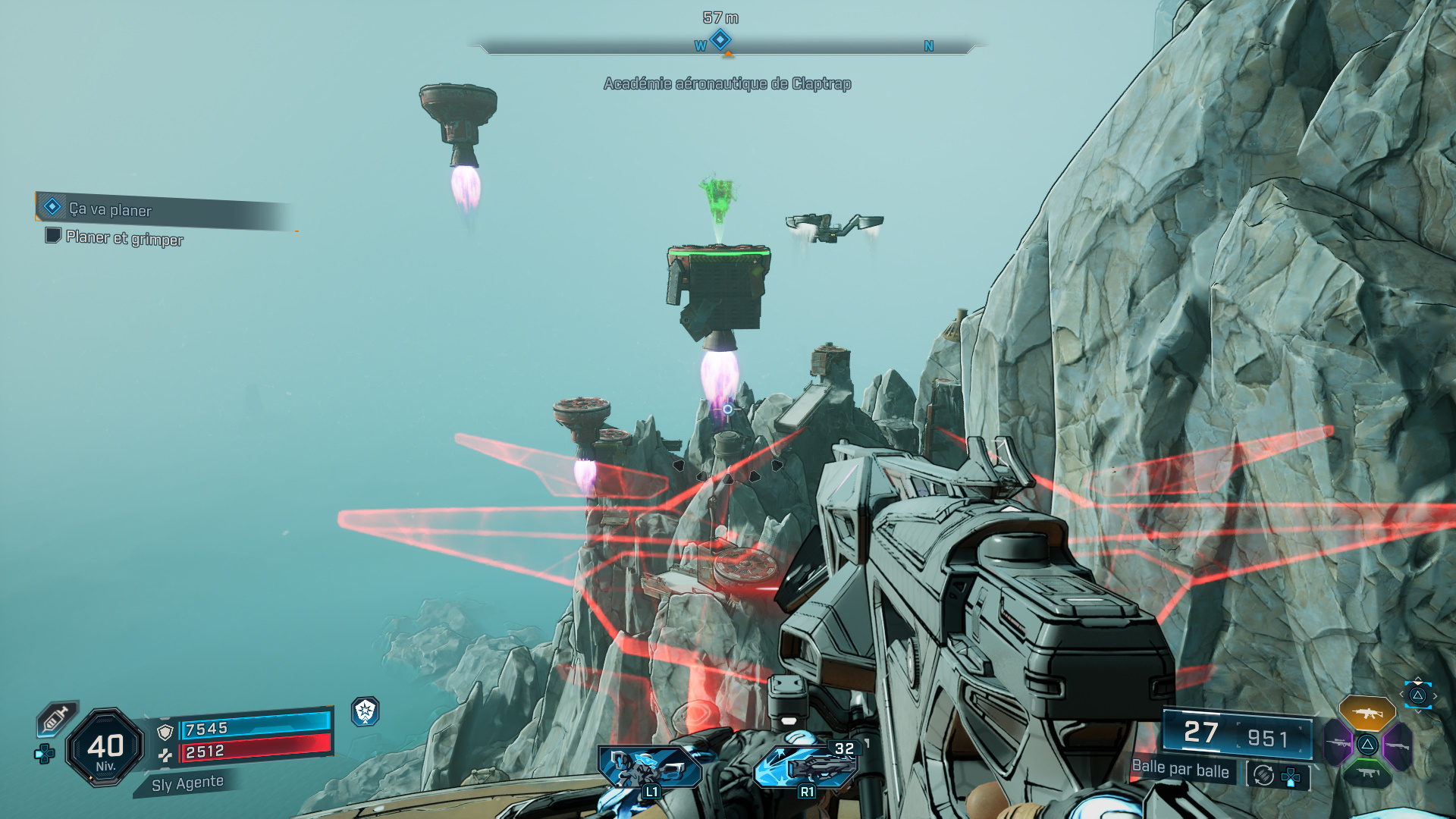Fire the blue heavy weapon ordnance slot
The image size is (1456, 819).
[x=807, y=766]
